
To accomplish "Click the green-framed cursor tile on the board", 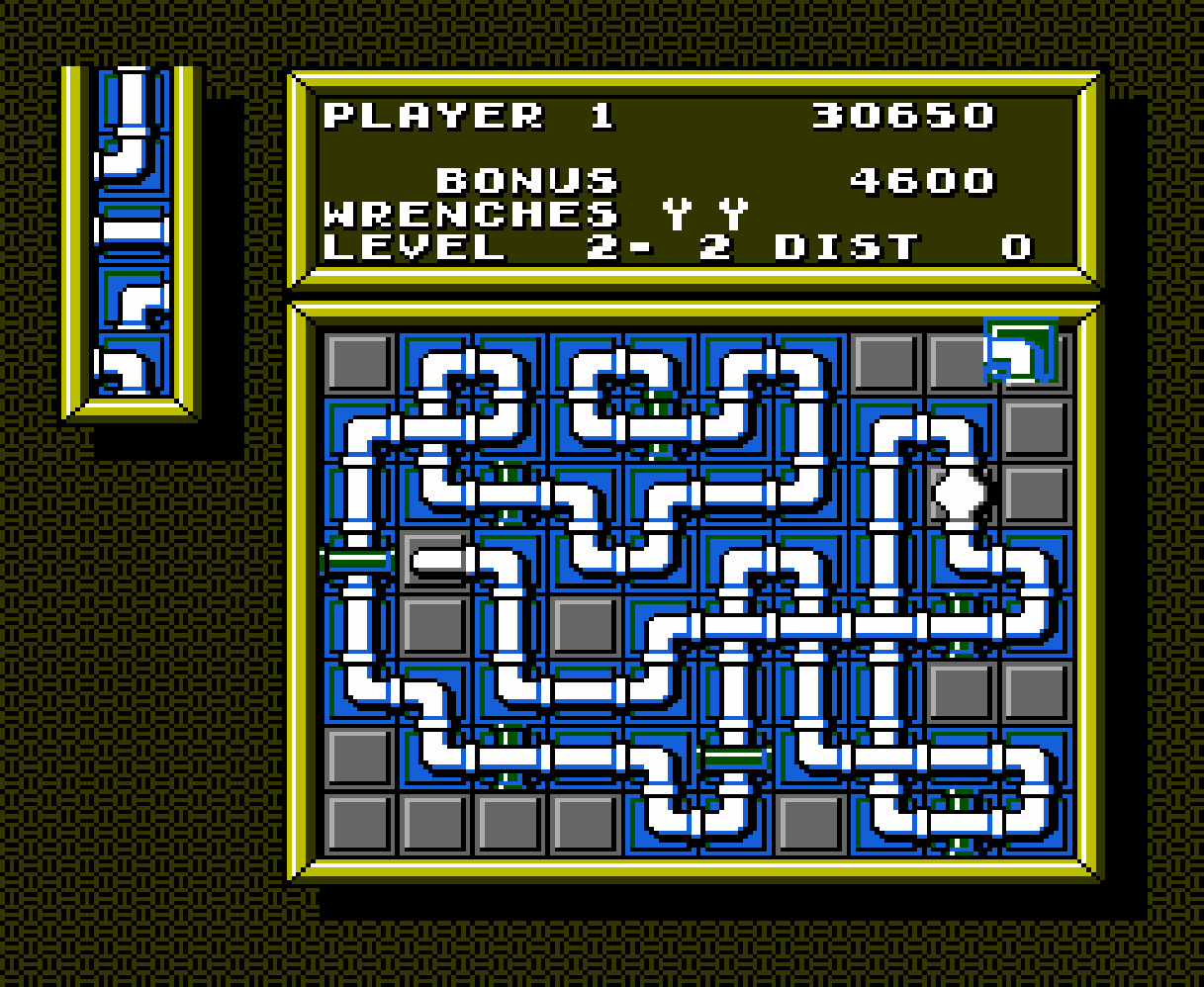I will (x=1021, y=352).
